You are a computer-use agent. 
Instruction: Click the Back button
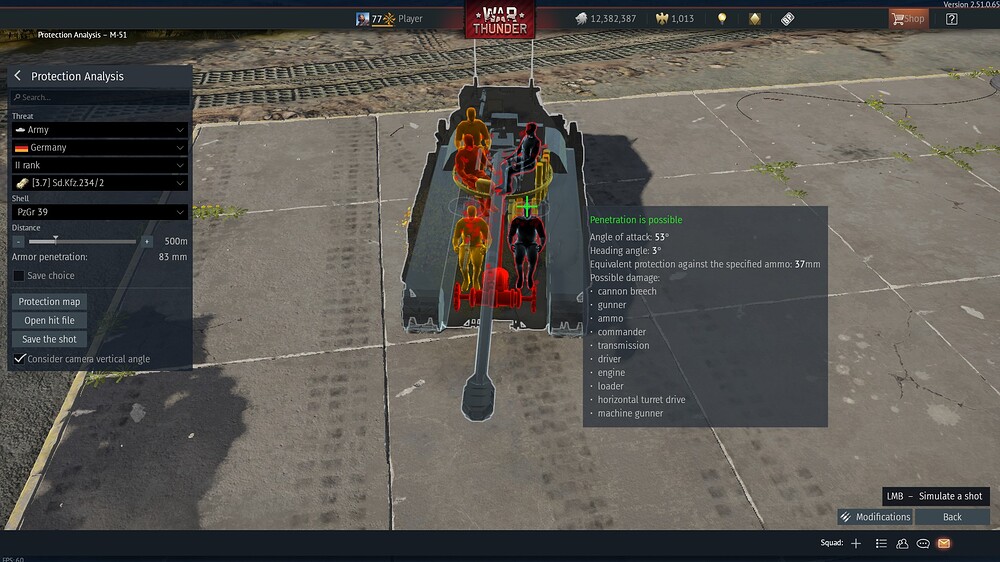coord(952,517)
